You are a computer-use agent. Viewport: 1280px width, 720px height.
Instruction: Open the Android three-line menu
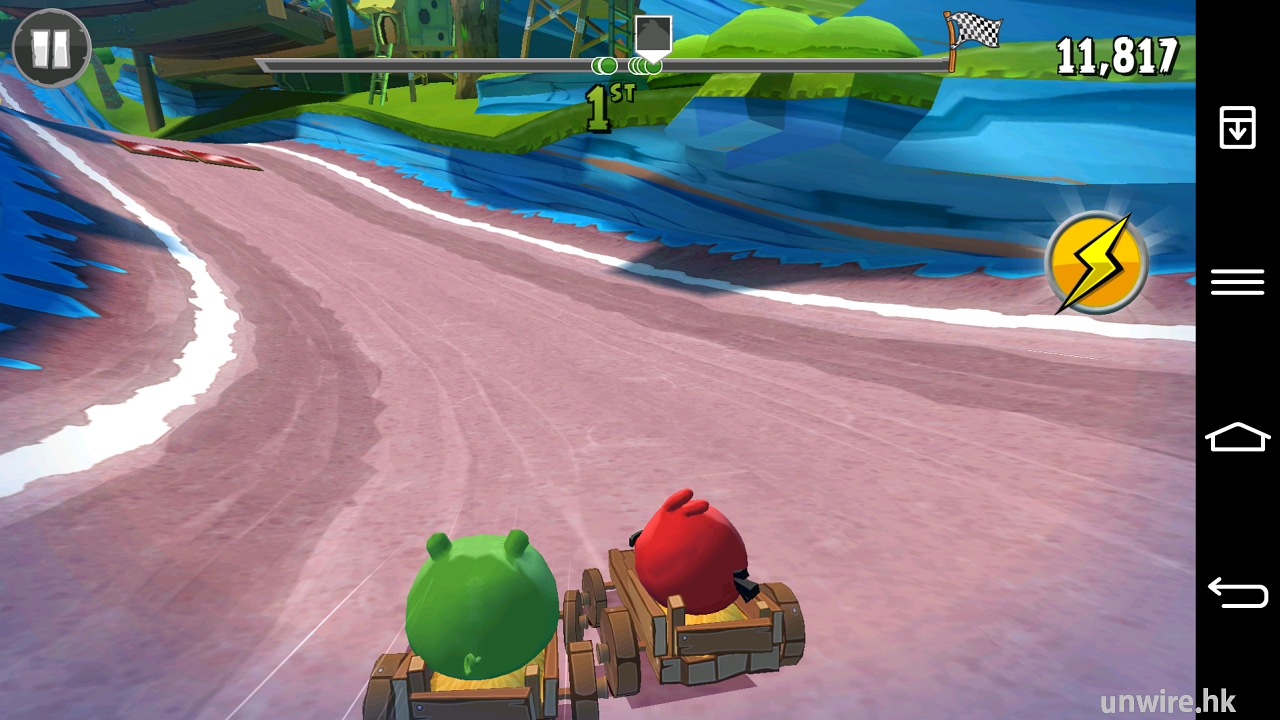1237,282
